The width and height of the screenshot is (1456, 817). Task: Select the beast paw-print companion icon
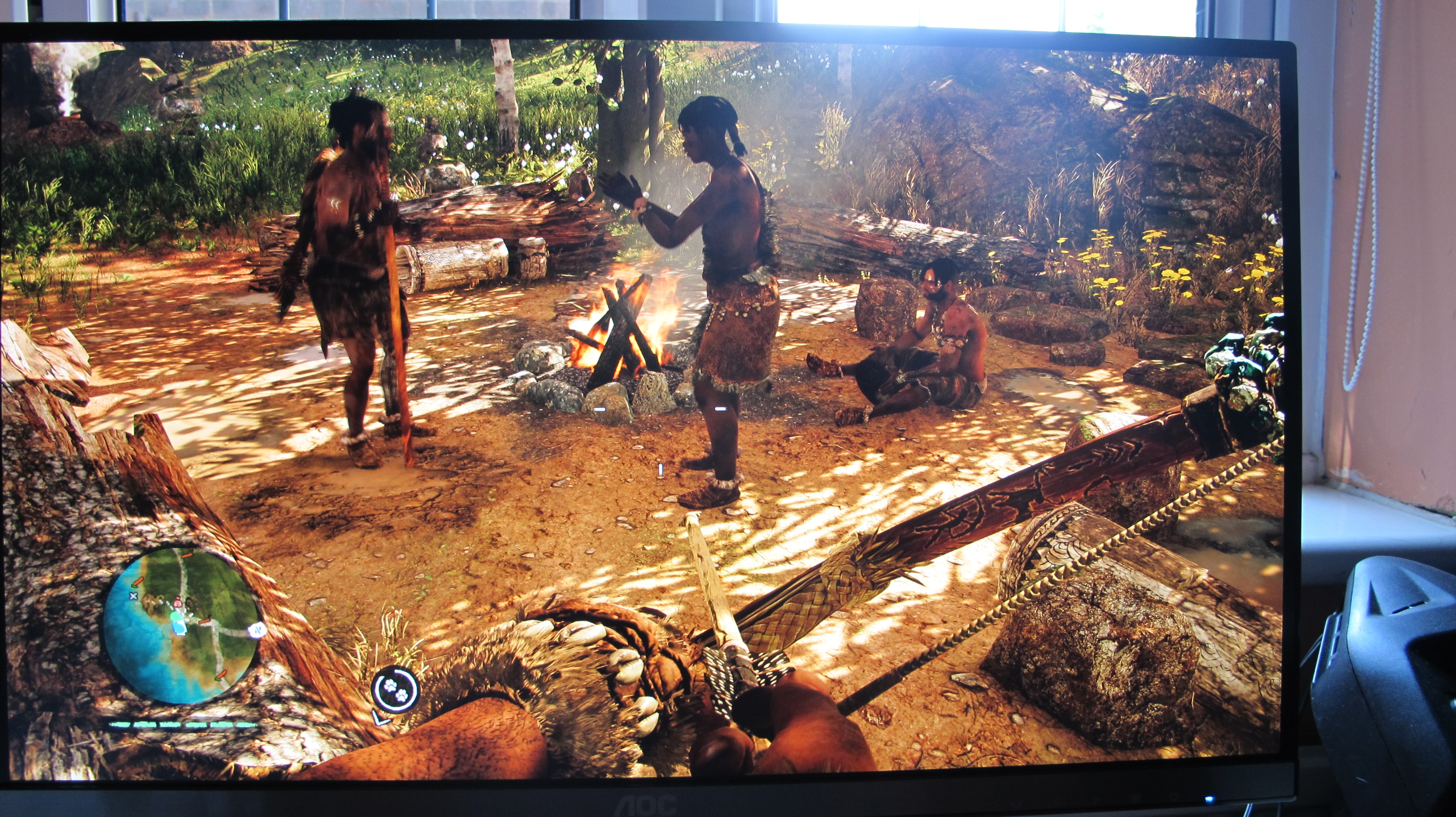click(x=395, y=689)
